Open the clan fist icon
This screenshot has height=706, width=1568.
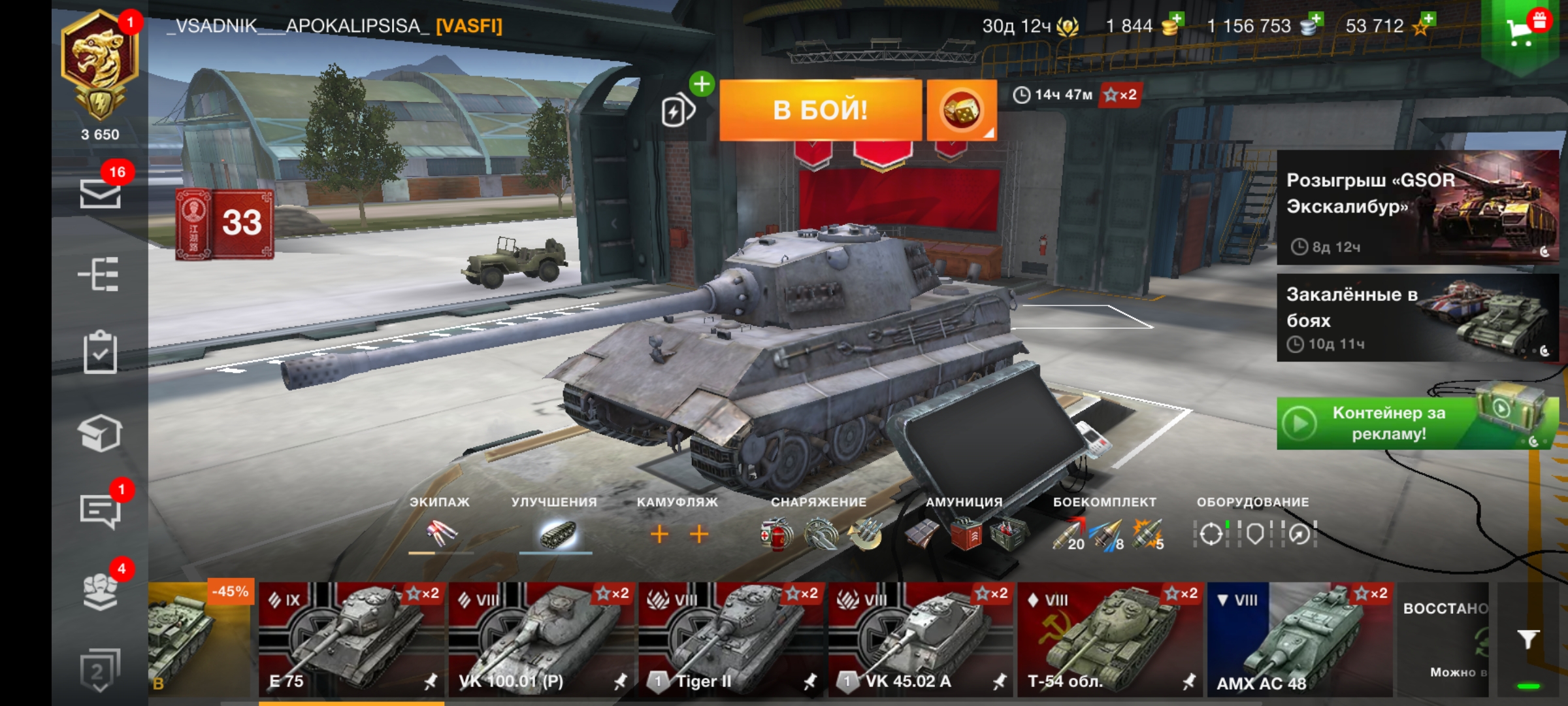click(x=100, y=590)
